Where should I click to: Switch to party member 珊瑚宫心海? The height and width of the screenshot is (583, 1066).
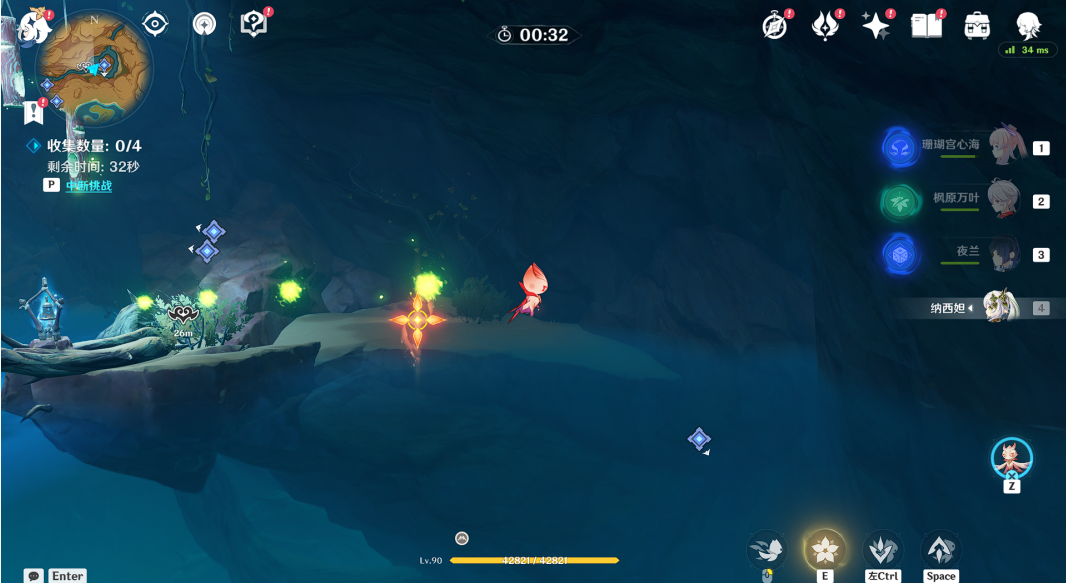point(1003,147)
